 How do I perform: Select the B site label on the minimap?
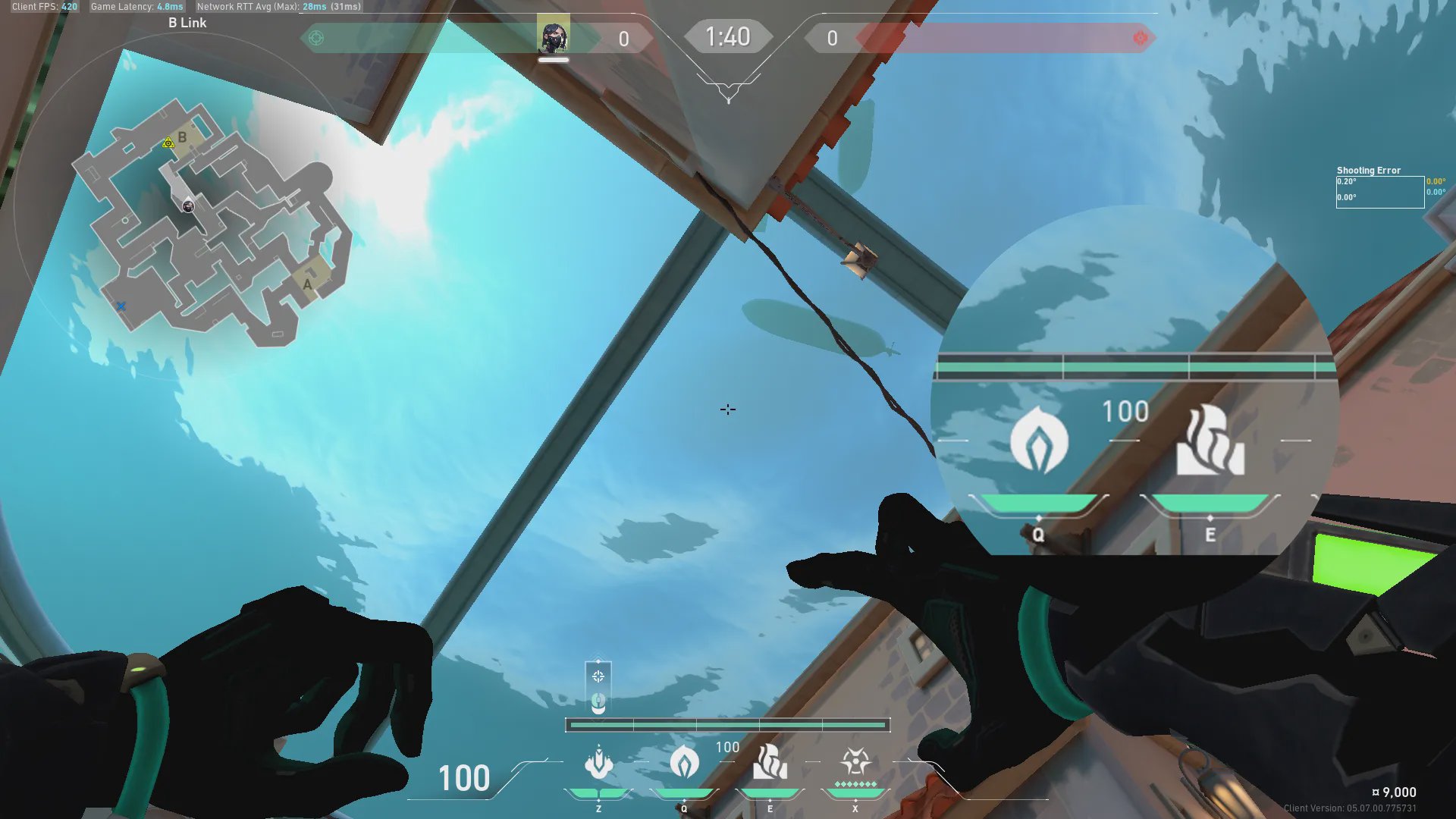point(182,138)
